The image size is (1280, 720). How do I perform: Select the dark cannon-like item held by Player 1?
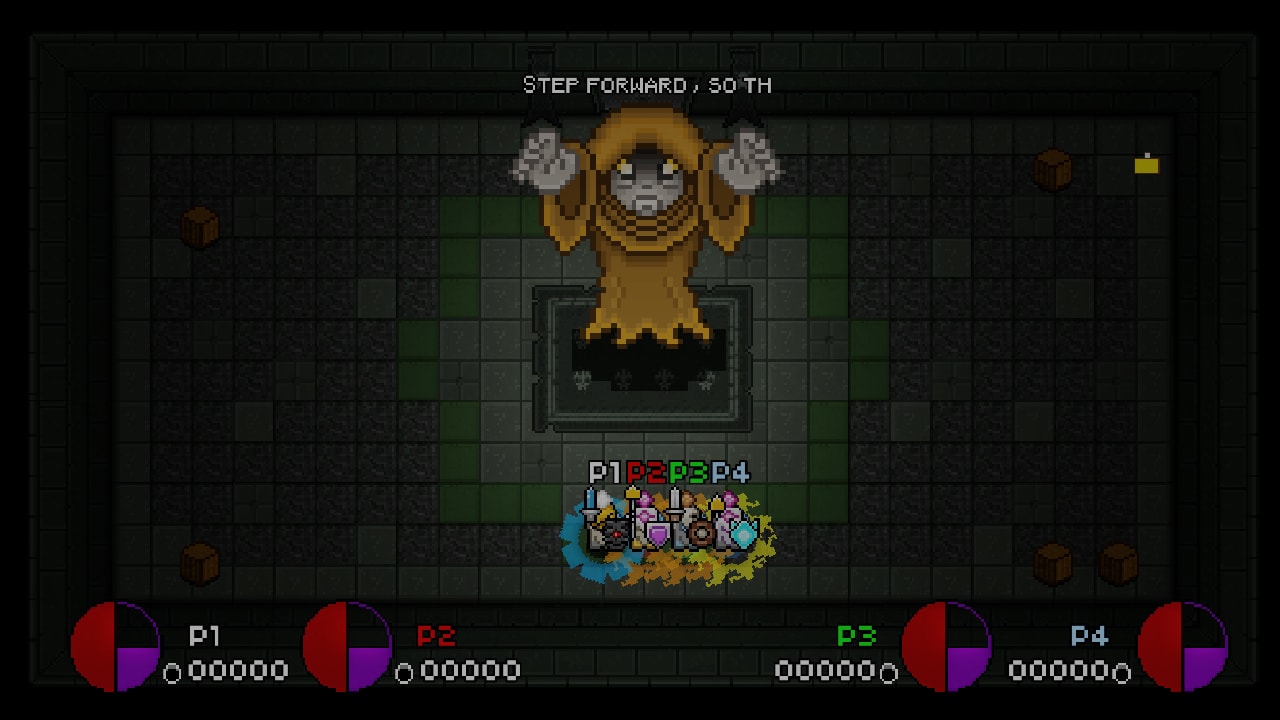pyautogui.click(x=615, y=533)
